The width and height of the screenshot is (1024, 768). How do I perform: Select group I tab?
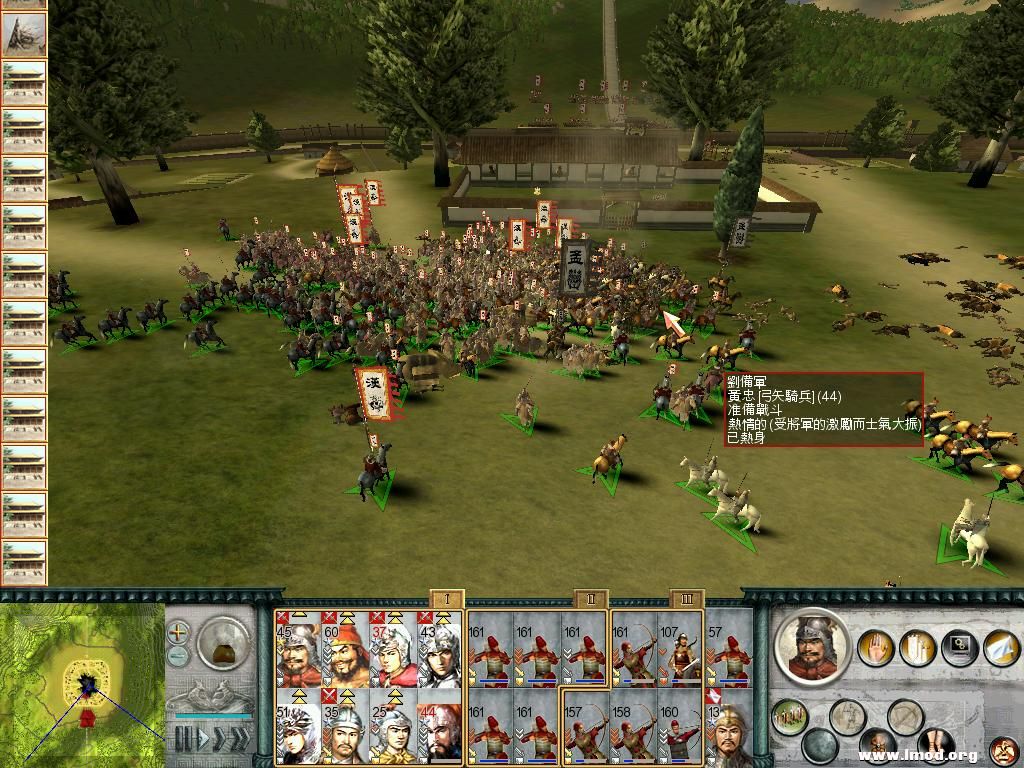click(x=446, y=599)
